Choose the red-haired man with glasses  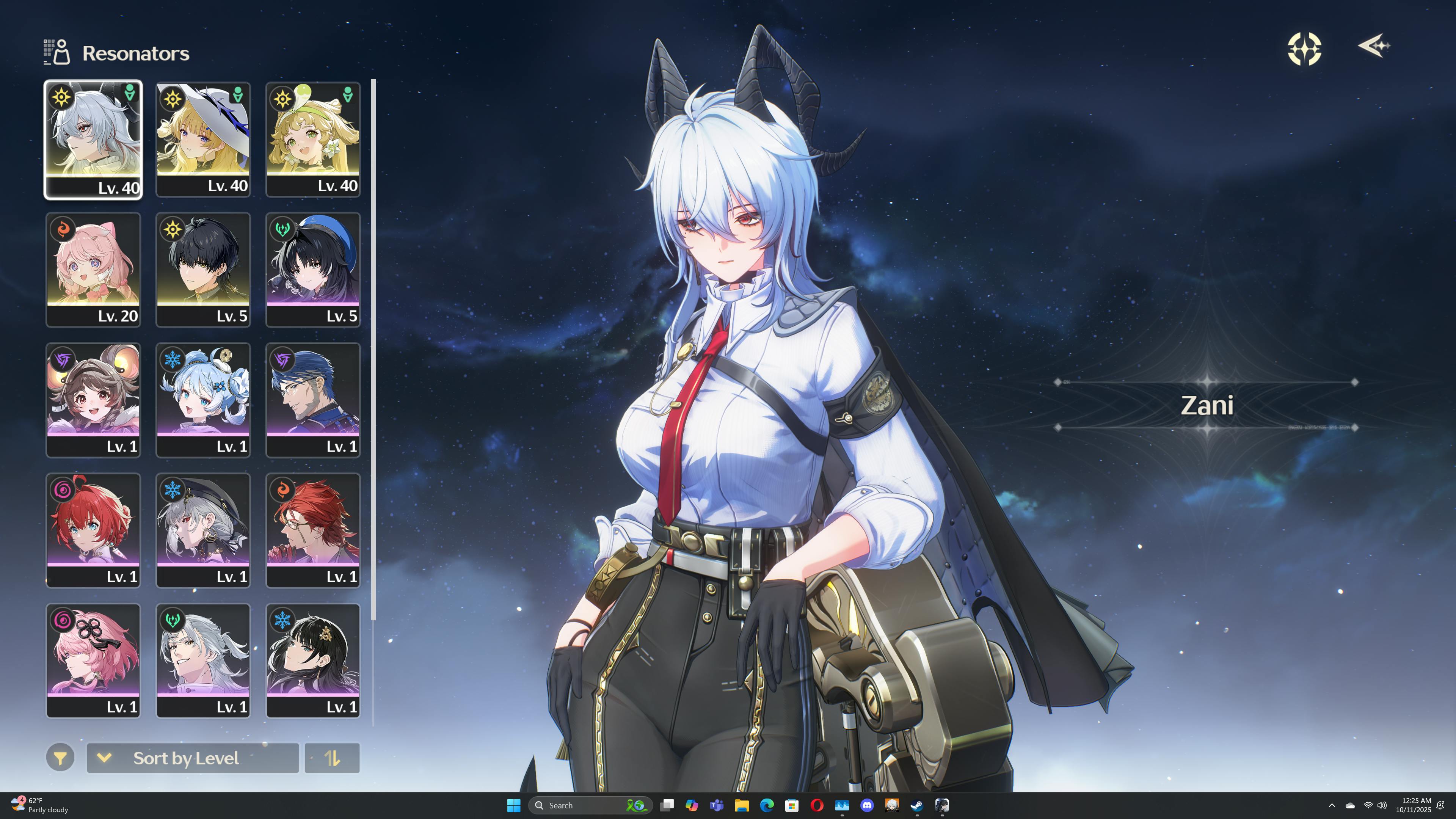pyautogui.click(x=312, y=530)
